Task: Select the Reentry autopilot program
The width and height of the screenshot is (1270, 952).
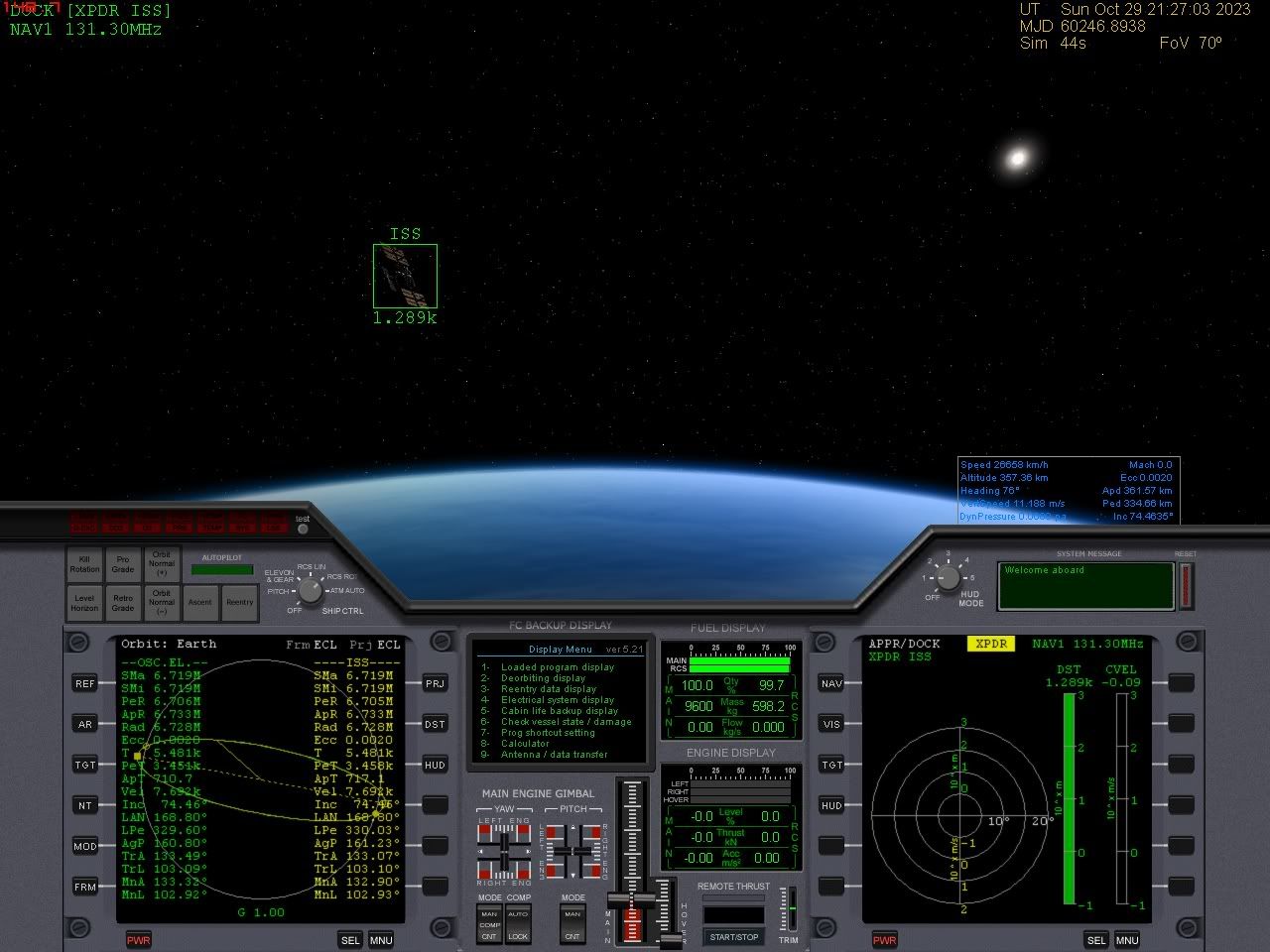Action: 239,603
